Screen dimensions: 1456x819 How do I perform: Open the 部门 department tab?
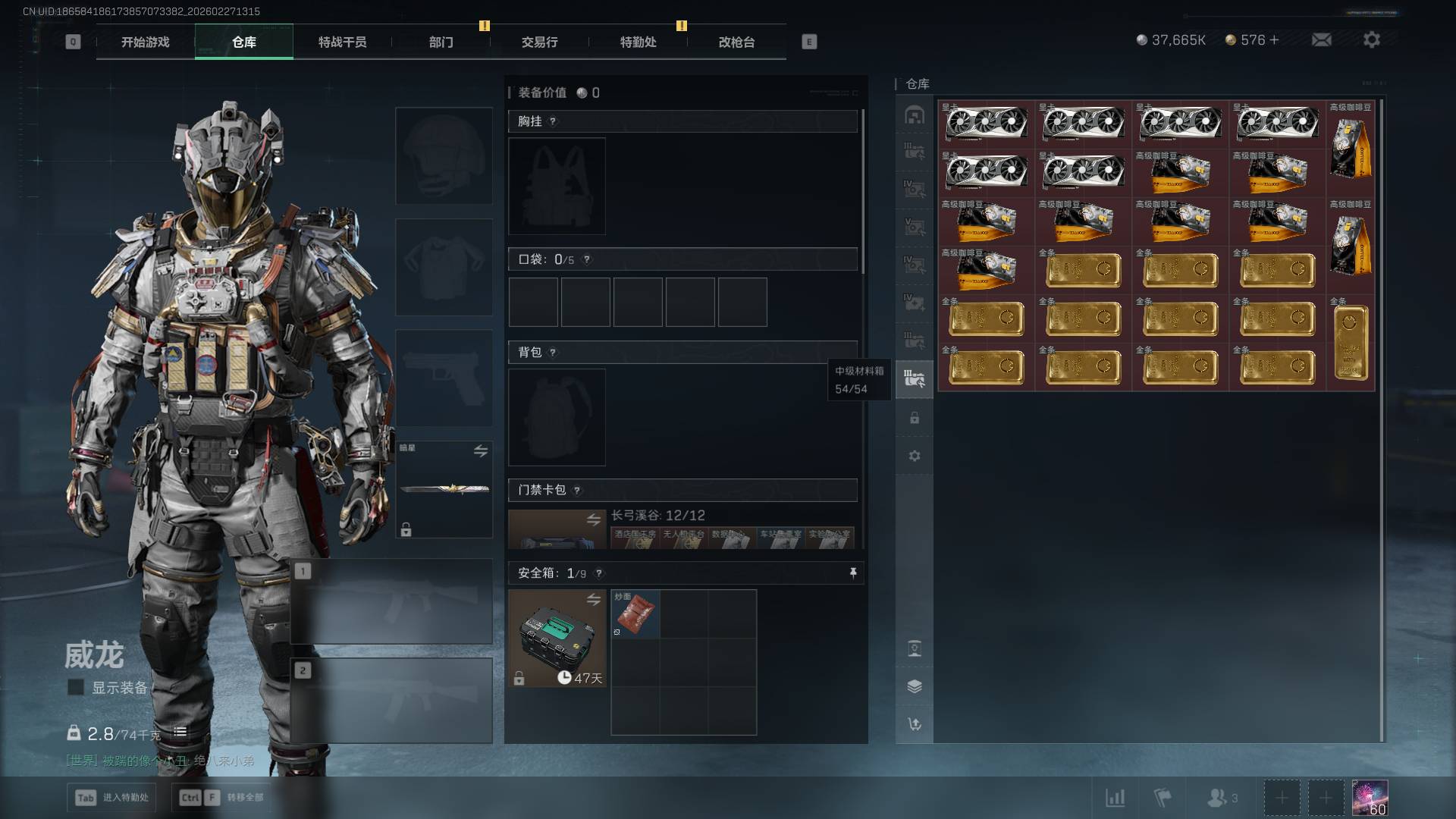coord(441,42)
